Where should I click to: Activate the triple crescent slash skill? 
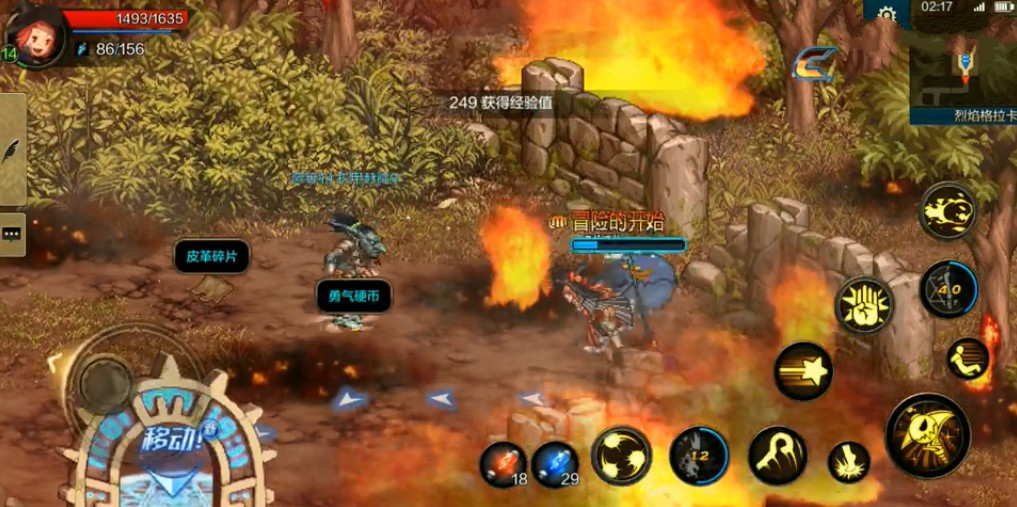[x=621, y=456]
